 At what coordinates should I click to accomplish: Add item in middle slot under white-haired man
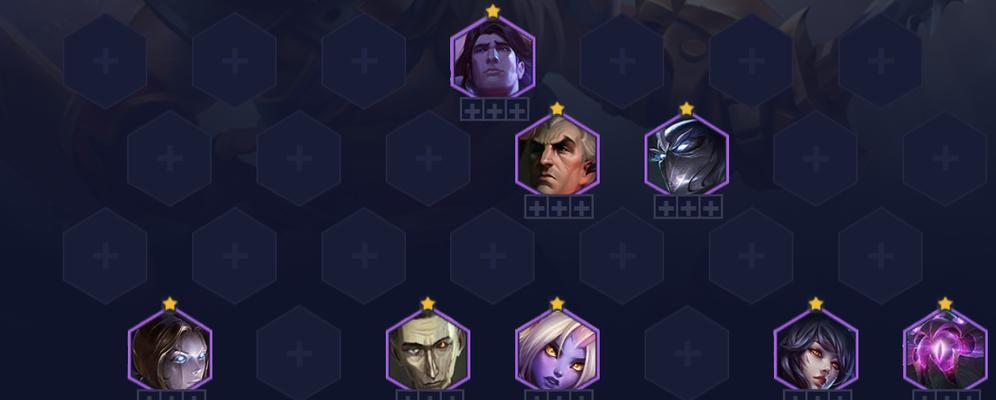tap(558, 208)
